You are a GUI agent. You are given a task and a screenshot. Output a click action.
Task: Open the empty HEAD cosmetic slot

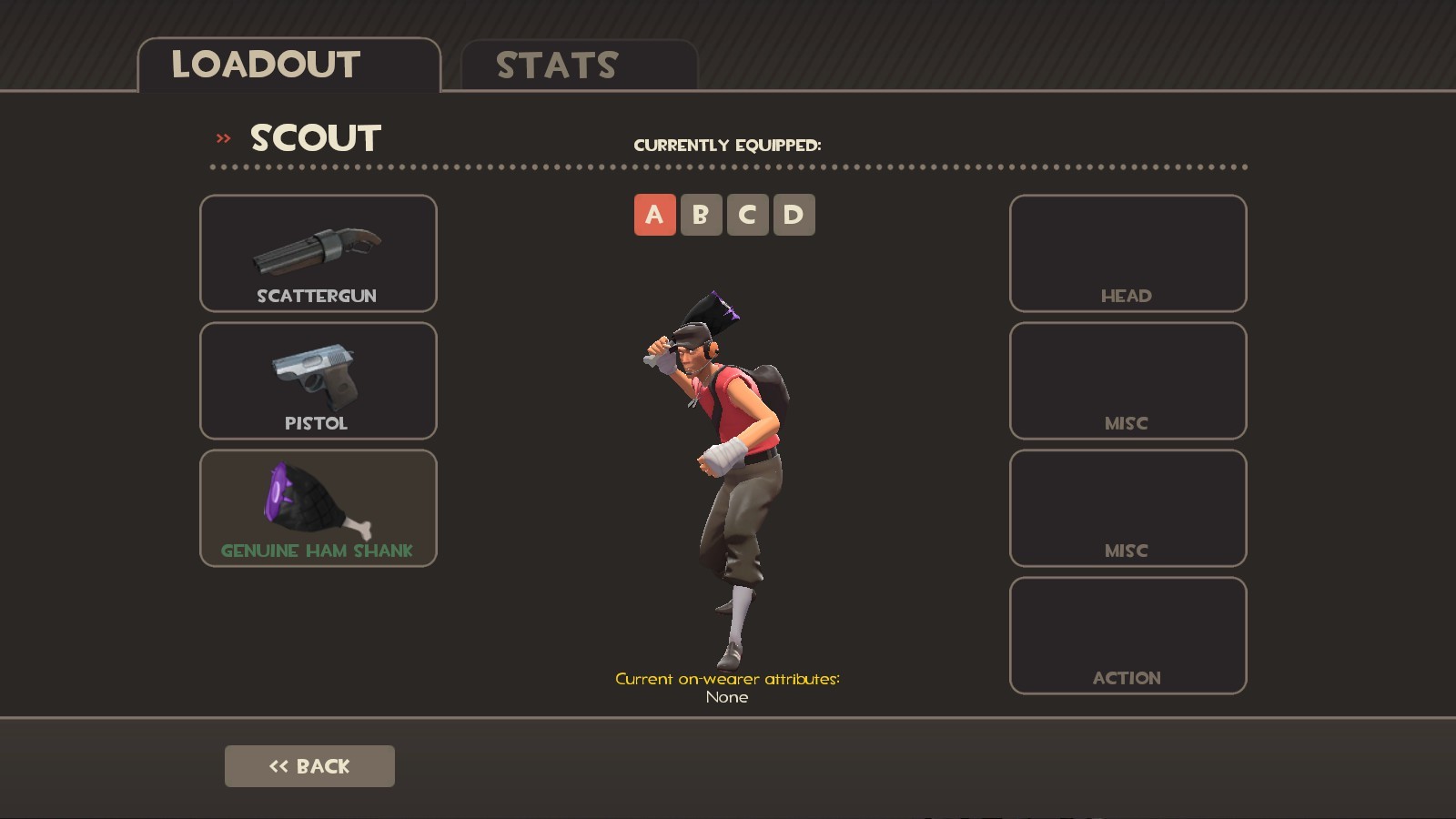1127,255
